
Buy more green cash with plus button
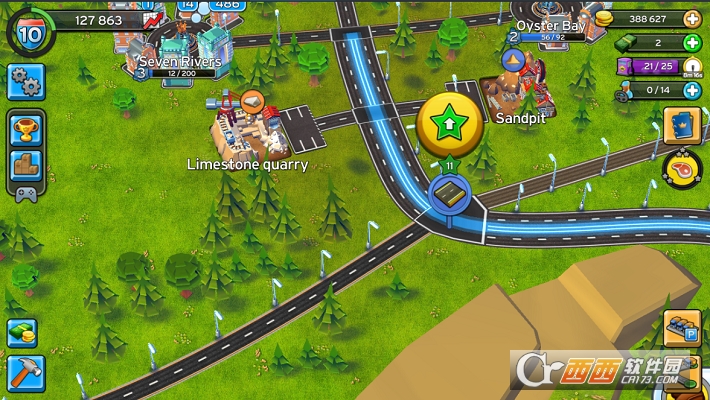tap(691, 43)
